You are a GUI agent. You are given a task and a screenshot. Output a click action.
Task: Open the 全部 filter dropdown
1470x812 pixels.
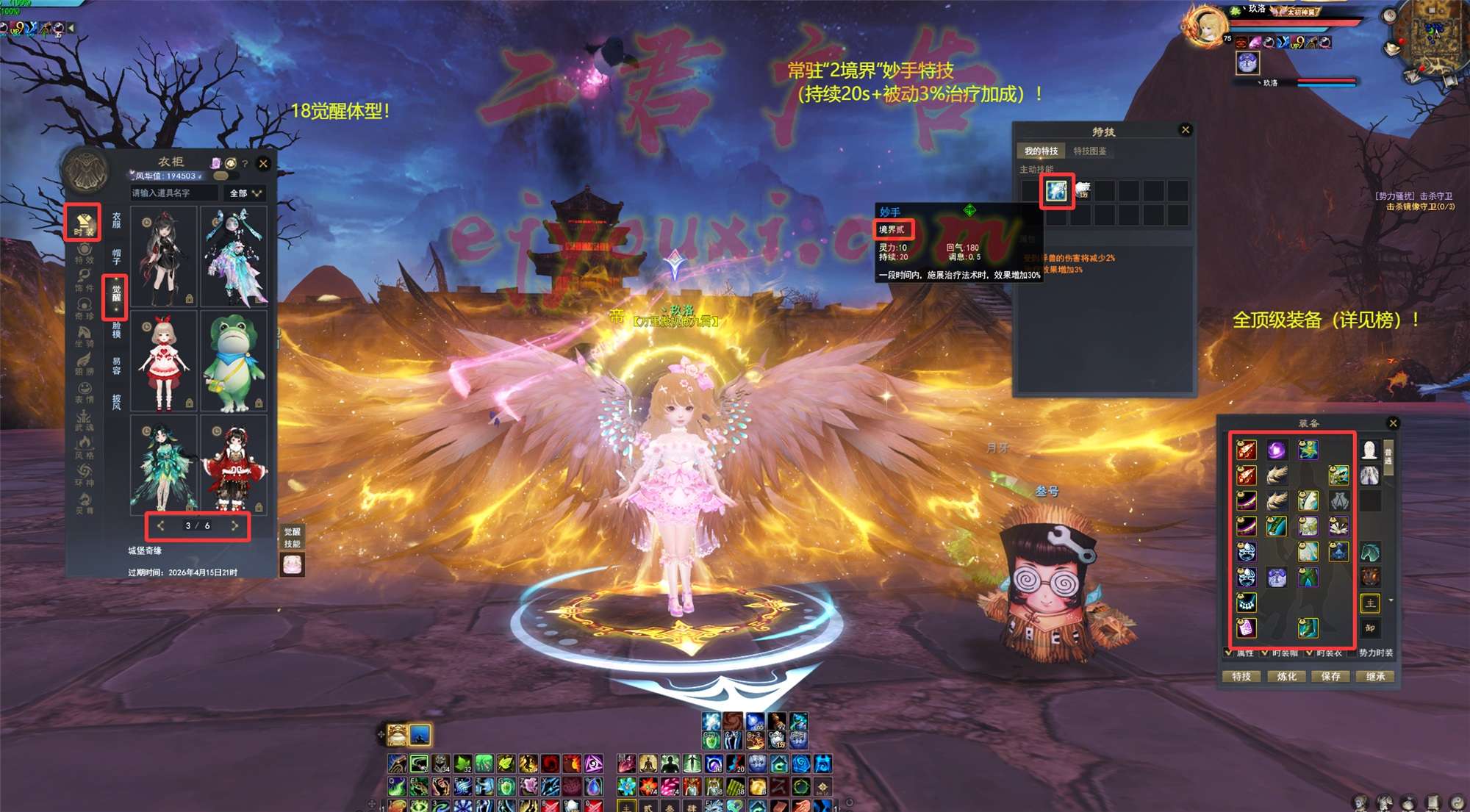[x=245, y=193]
